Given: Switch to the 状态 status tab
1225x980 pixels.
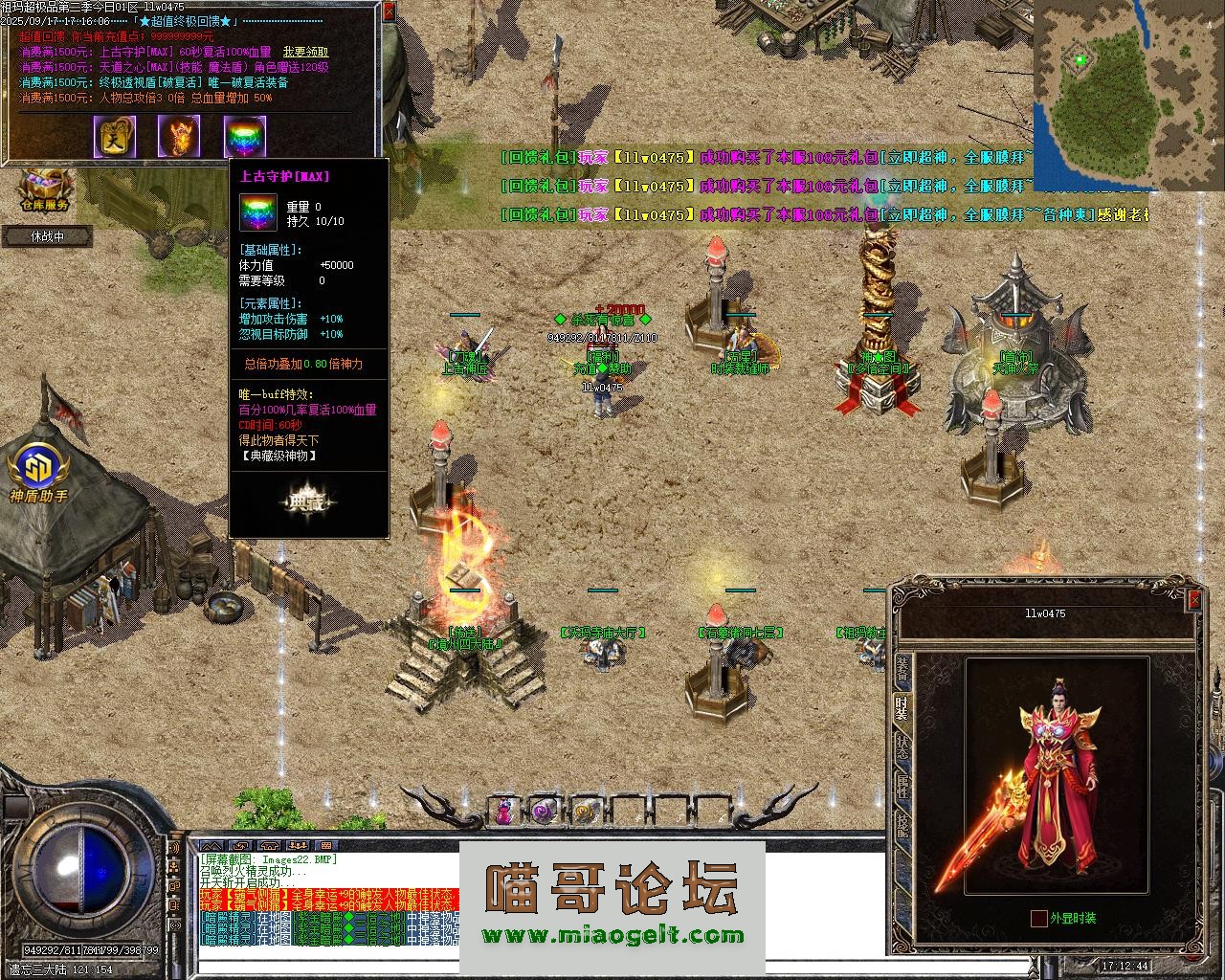Looking at the screenshot, I should point(902,747).
